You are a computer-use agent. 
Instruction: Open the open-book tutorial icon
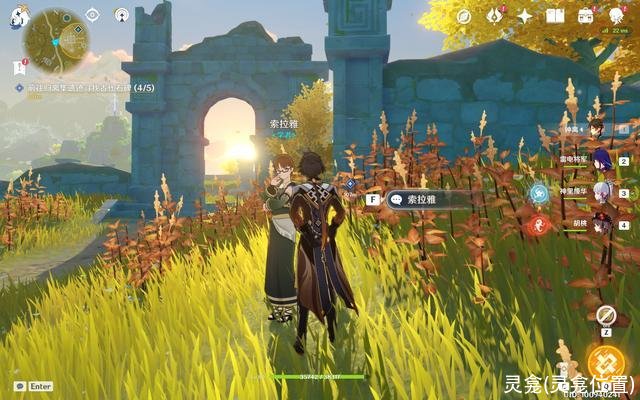[x=555, y=16]
